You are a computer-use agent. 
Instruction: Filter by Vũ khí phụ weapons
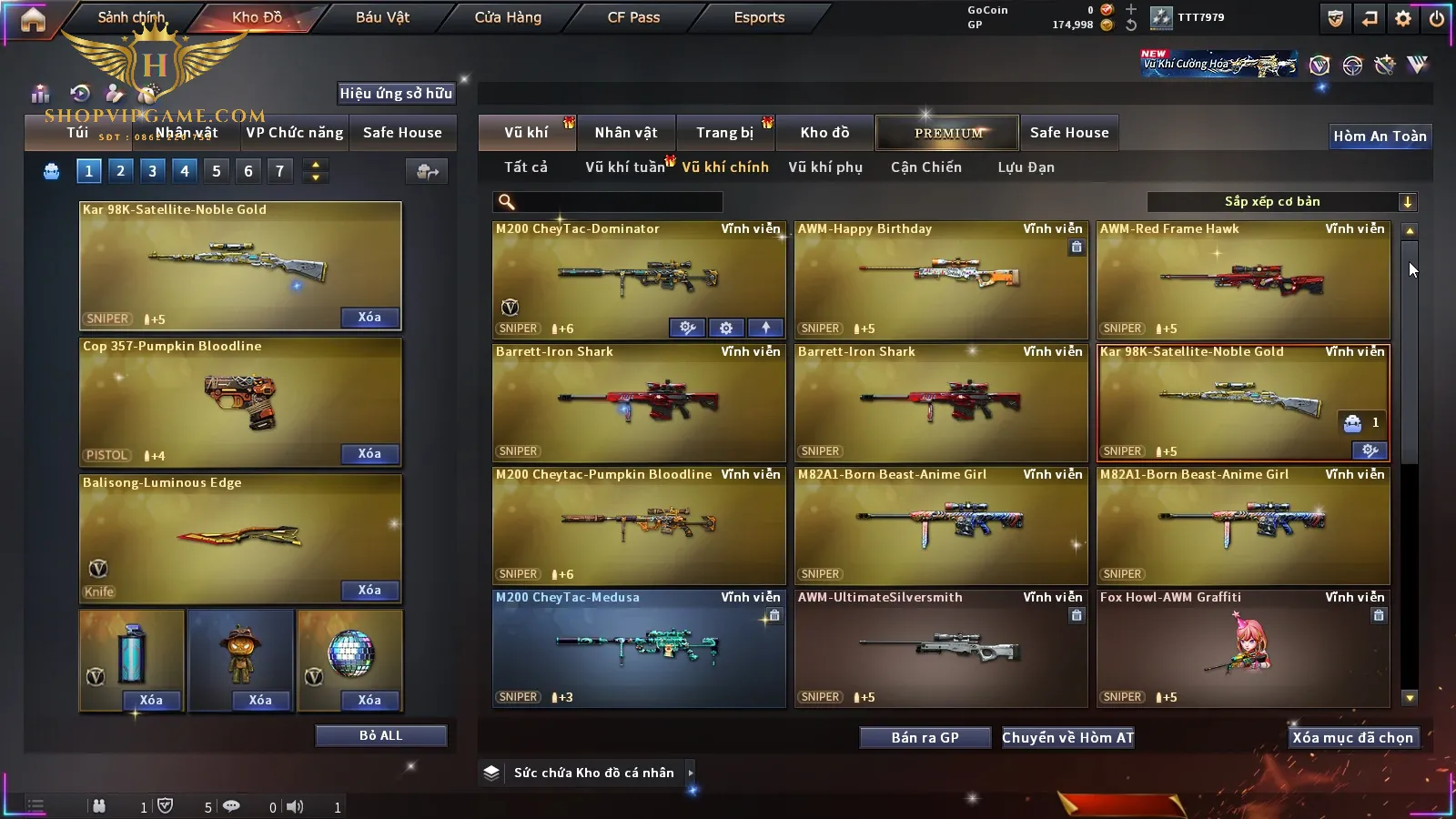[x=825, y=167]
